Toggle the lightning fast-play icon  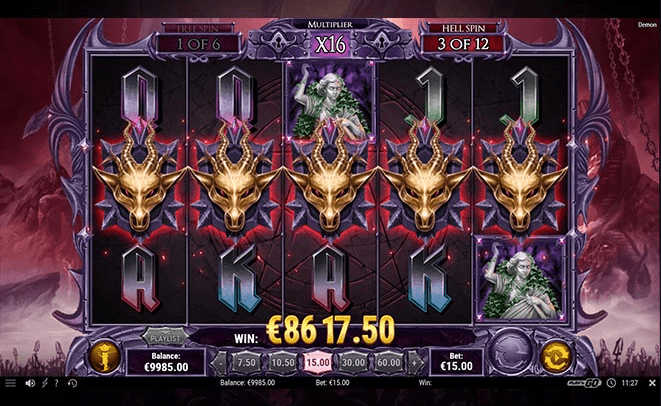pos(43,383)
